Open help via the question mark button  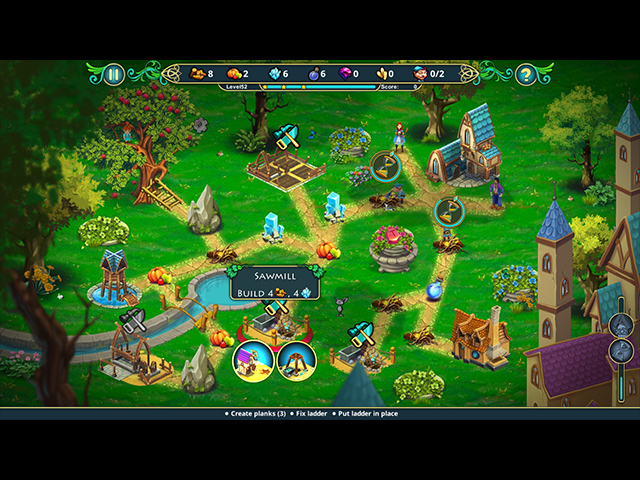point(526,74)
